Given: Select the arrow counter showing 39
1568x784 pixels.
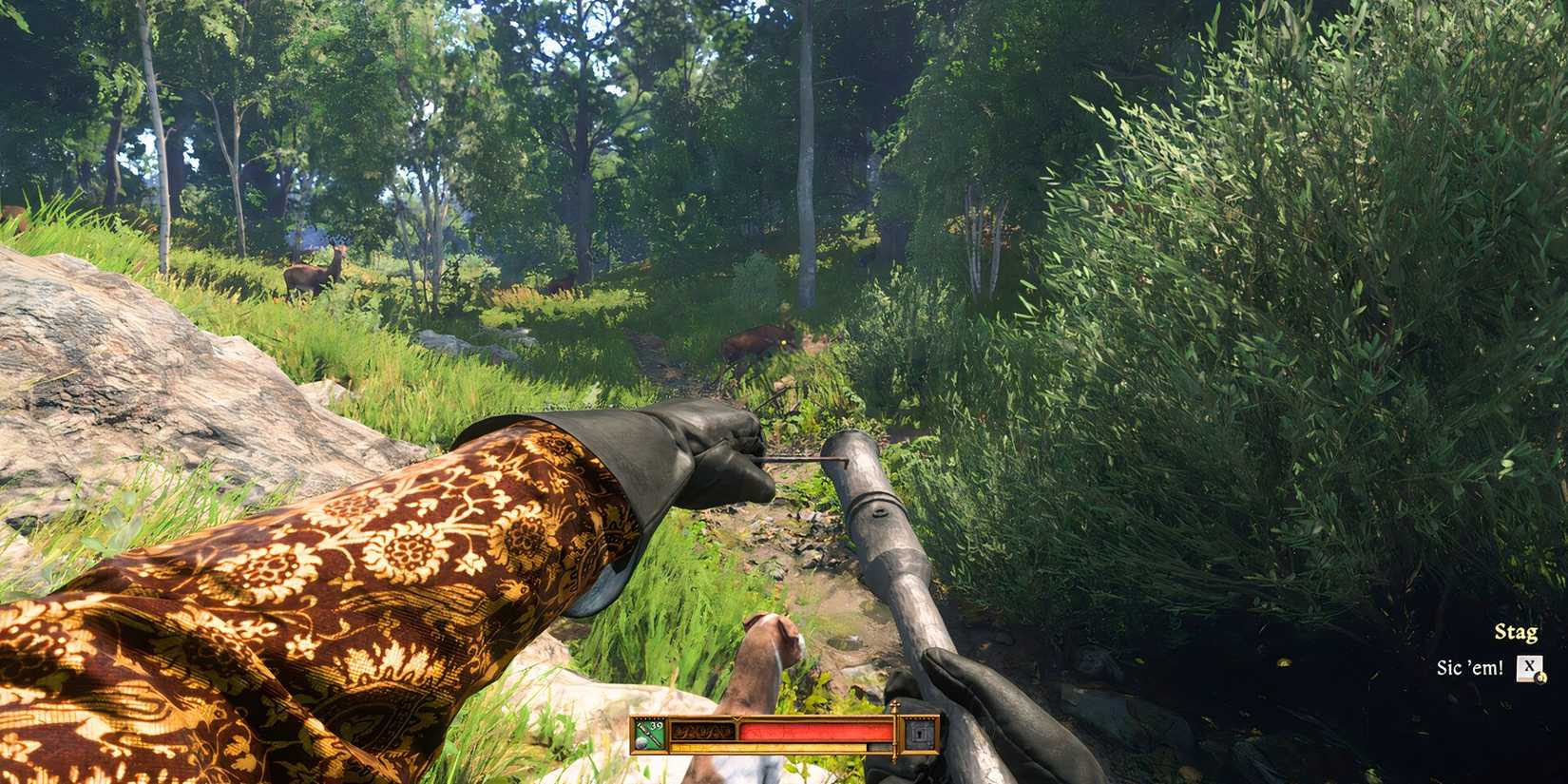Looking at the screenshot, I should click(657, 725).
